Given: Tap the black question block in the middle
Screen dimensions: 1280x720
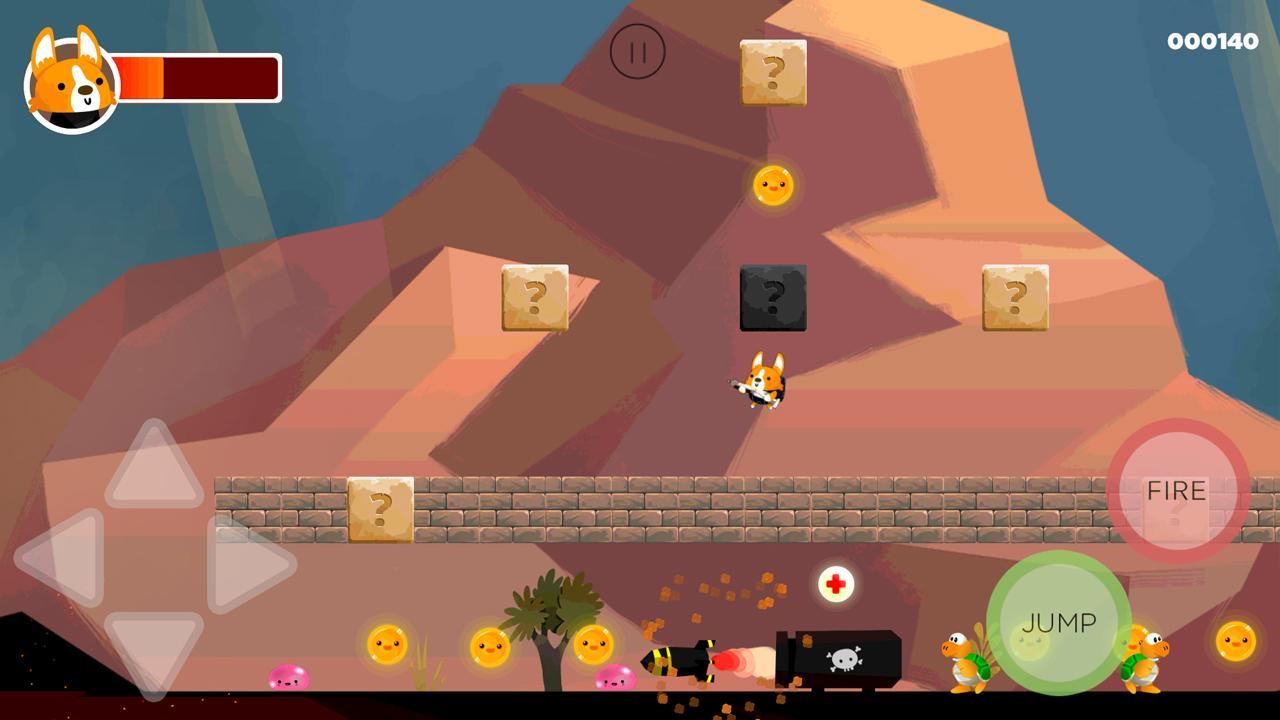Looking at the screenshot, I should point(771,298).
